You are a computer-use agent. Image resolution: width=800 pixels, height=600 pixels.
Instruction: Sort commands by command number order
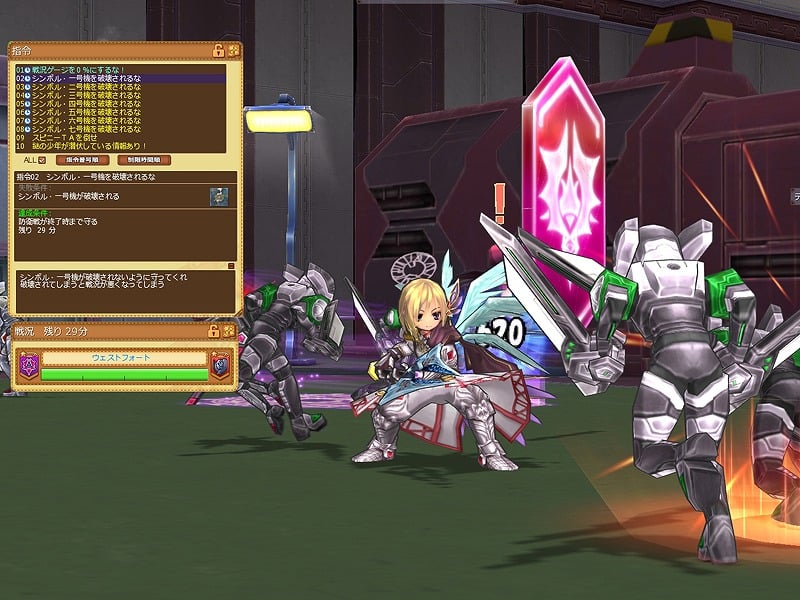(82, 160)
